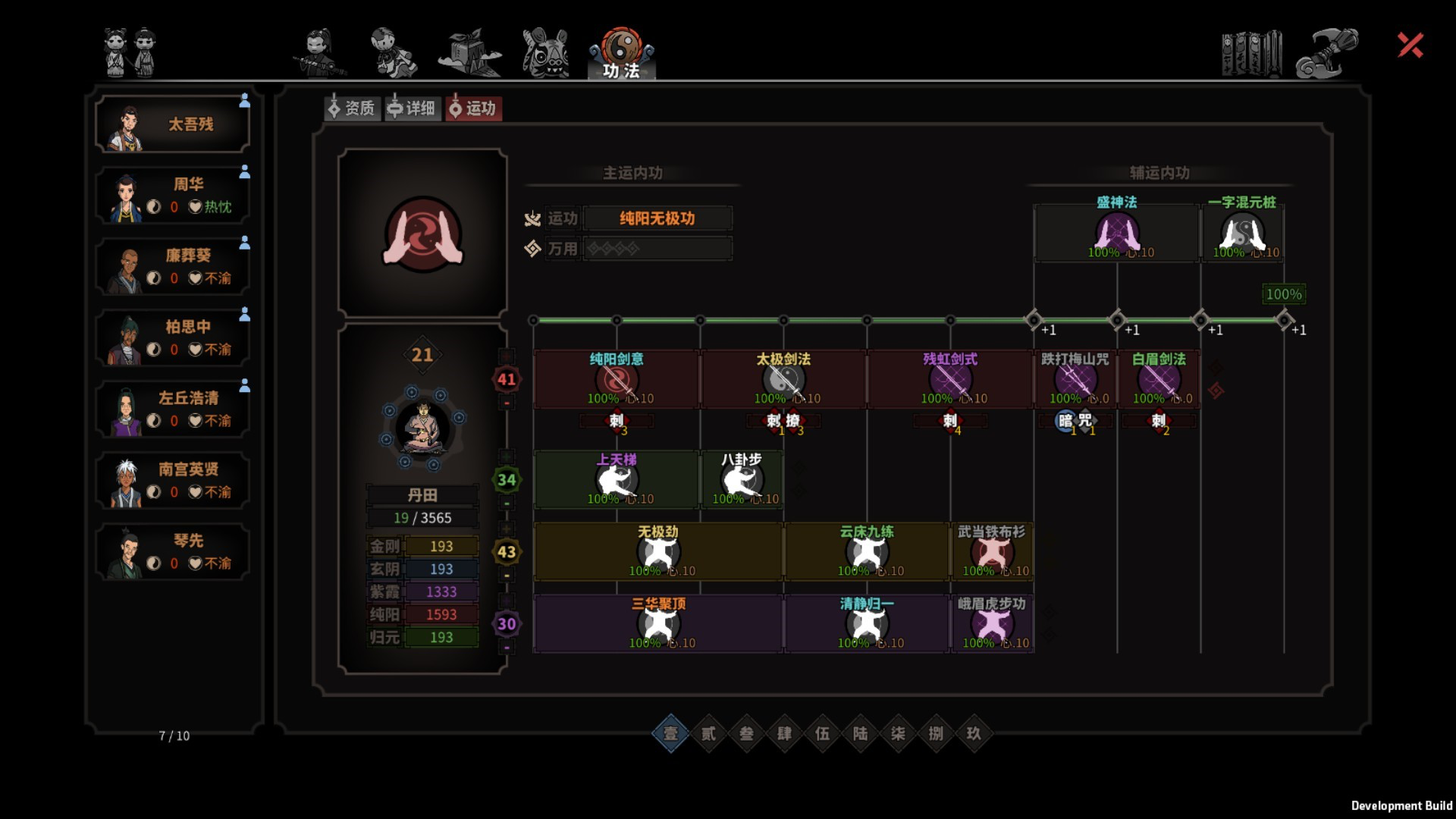Open the 无极劲 skill slot
The image size is (1456, 819).
pos(658,551)
